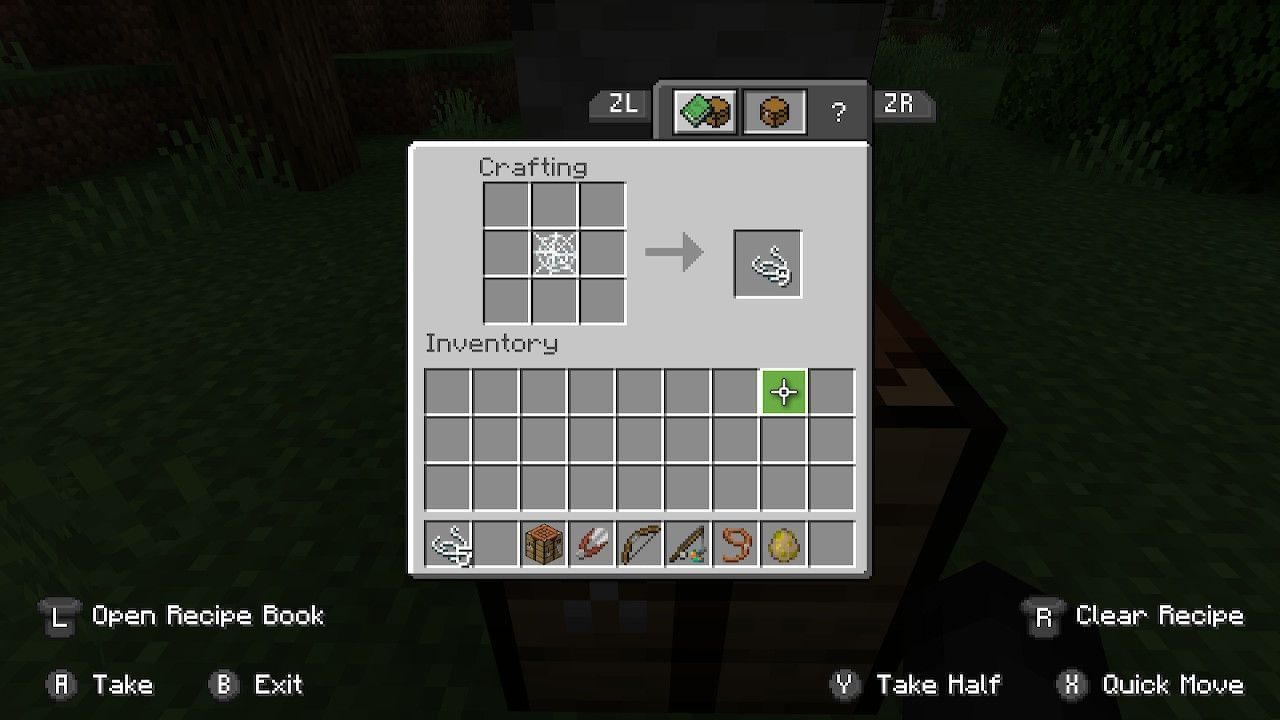Screen dimensions: 1280x720
Task: Click the highlighted green inventory slot
Action: pos(784,392)
